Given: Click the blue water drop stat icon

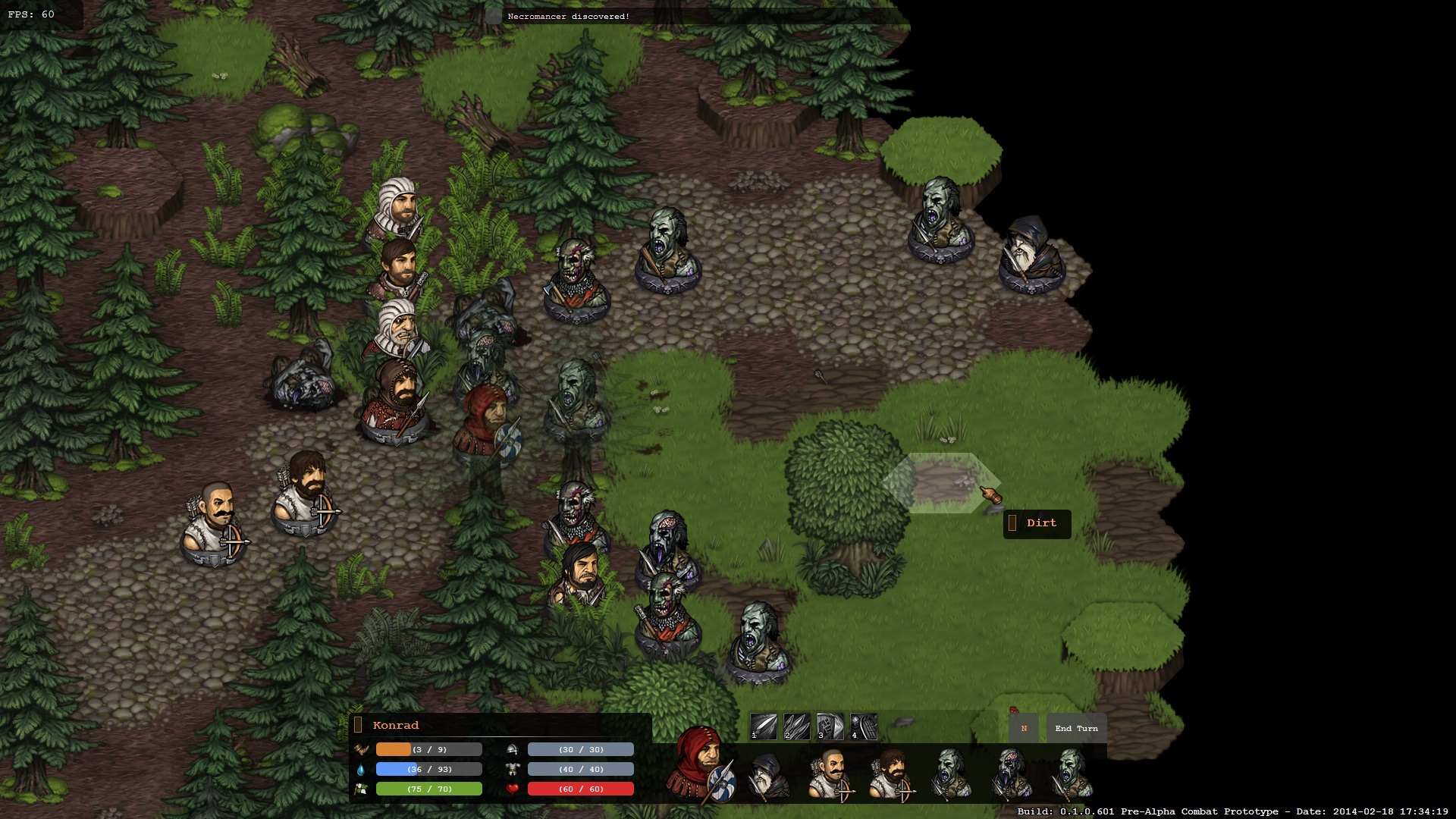Looking at the screenshot, I should point(362,769).
